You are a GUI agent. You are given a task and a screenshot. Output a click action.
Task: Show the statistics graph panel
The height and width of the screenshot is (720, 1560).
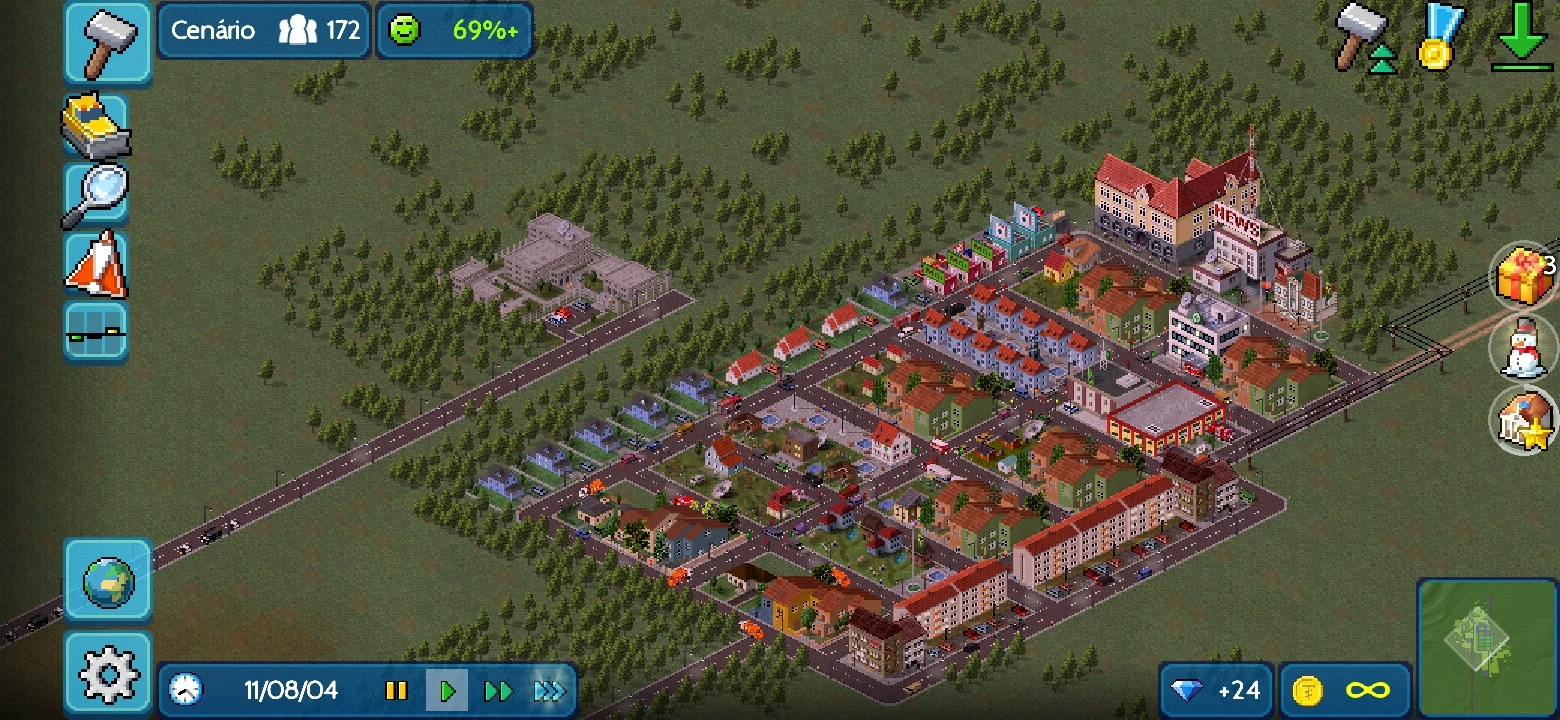point(95,332)
